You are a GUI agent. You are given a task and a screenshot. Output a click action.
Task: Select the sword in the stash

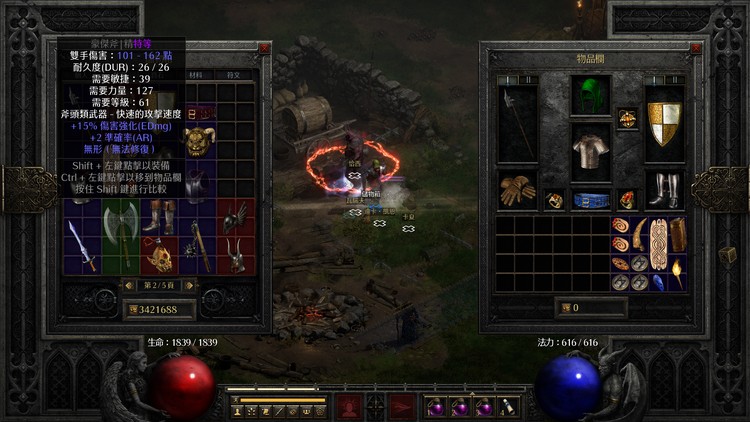click(x=80, y=246)
